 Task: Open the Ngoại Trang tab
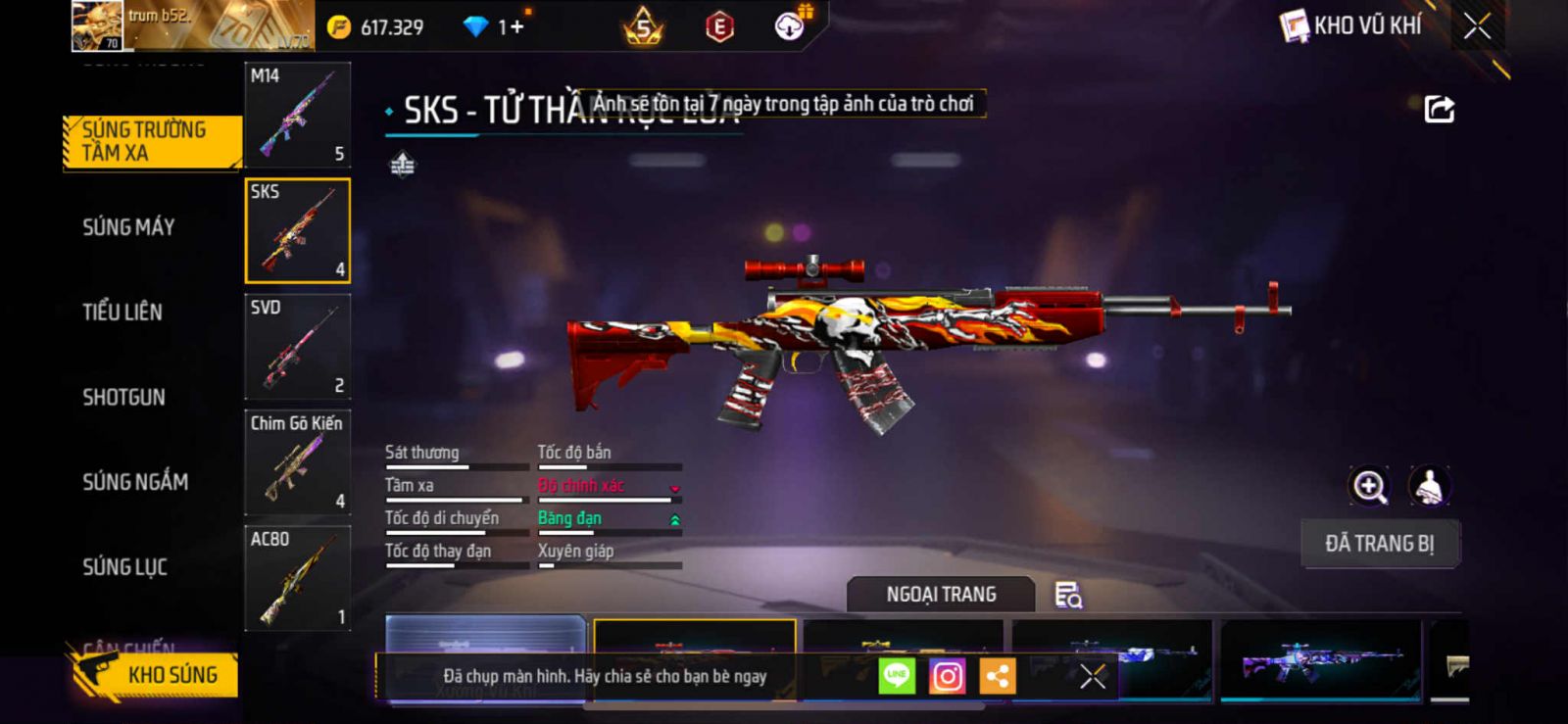(941, 595)
